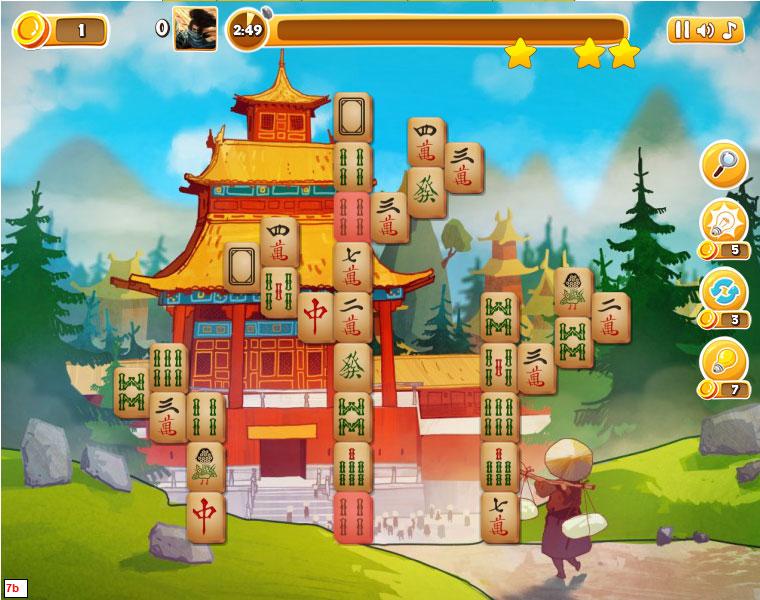Buy the yellow lightbulb hint costing 7
The width and height of the screenshot is (760, 600).
pos(724,361)
